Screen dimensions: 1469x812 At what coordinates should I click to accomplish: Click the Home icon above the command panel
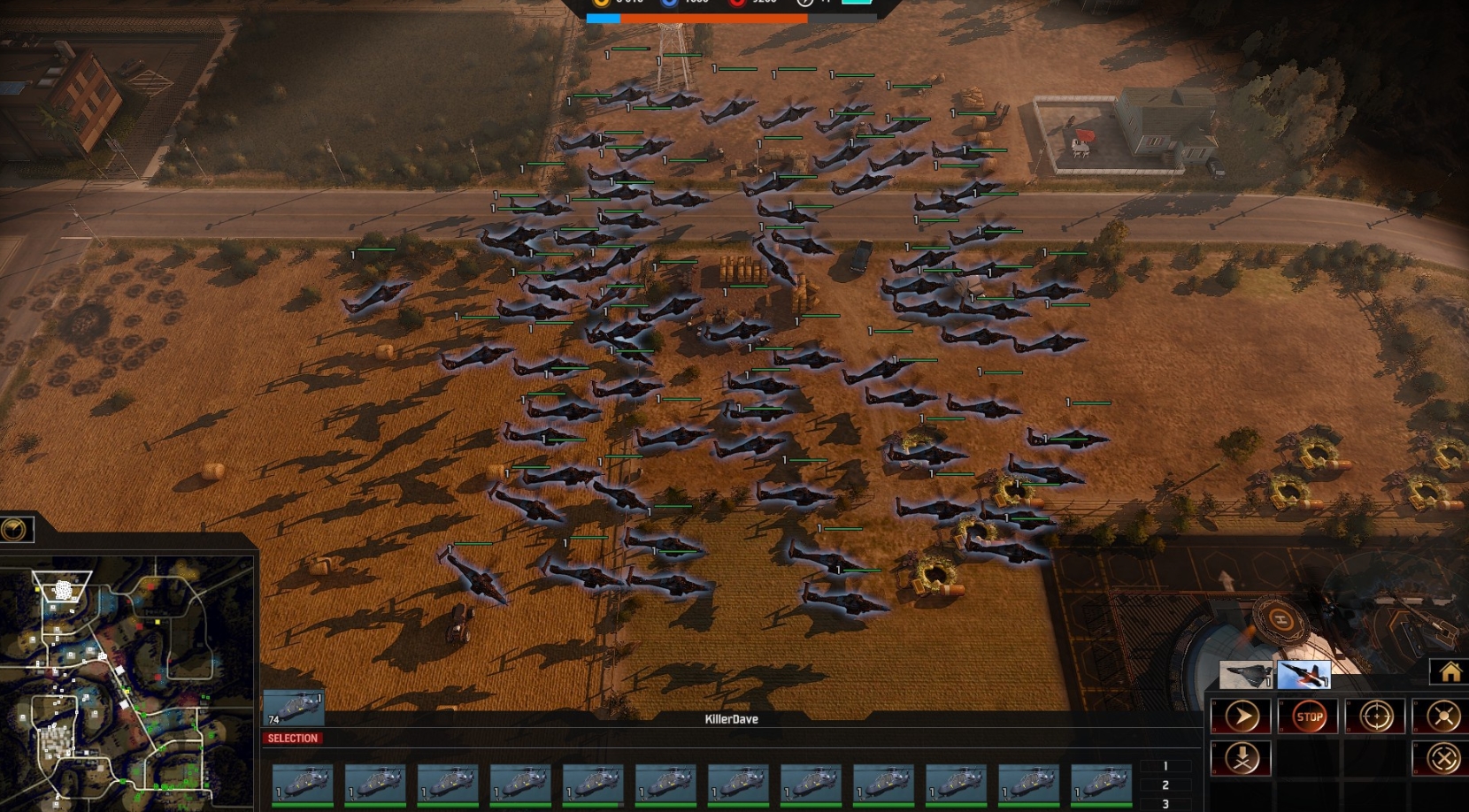[x=1450, y=670]
